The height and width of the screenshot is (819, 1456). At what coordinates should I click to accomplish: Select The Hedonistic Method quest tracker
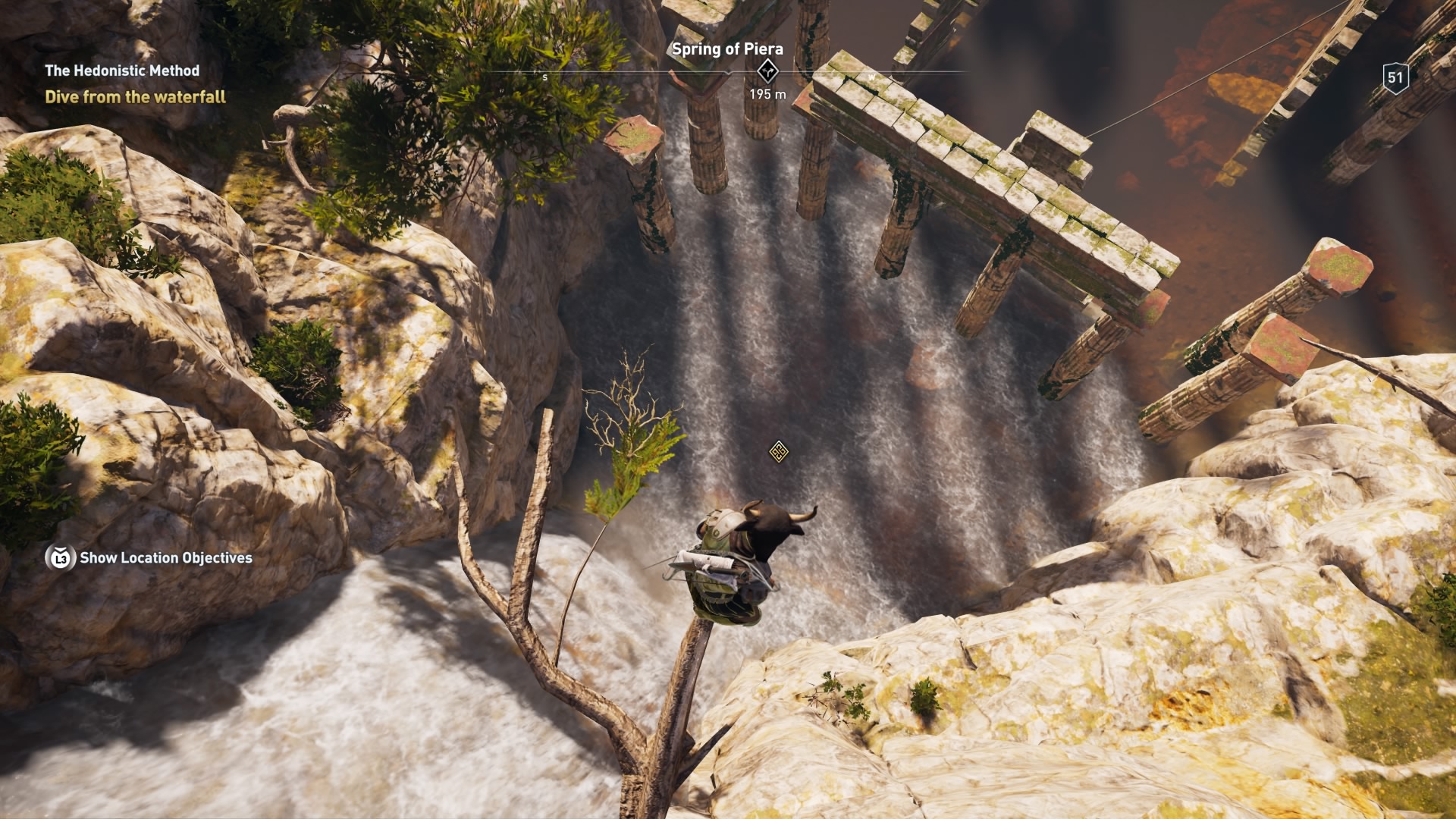point(122,71)
